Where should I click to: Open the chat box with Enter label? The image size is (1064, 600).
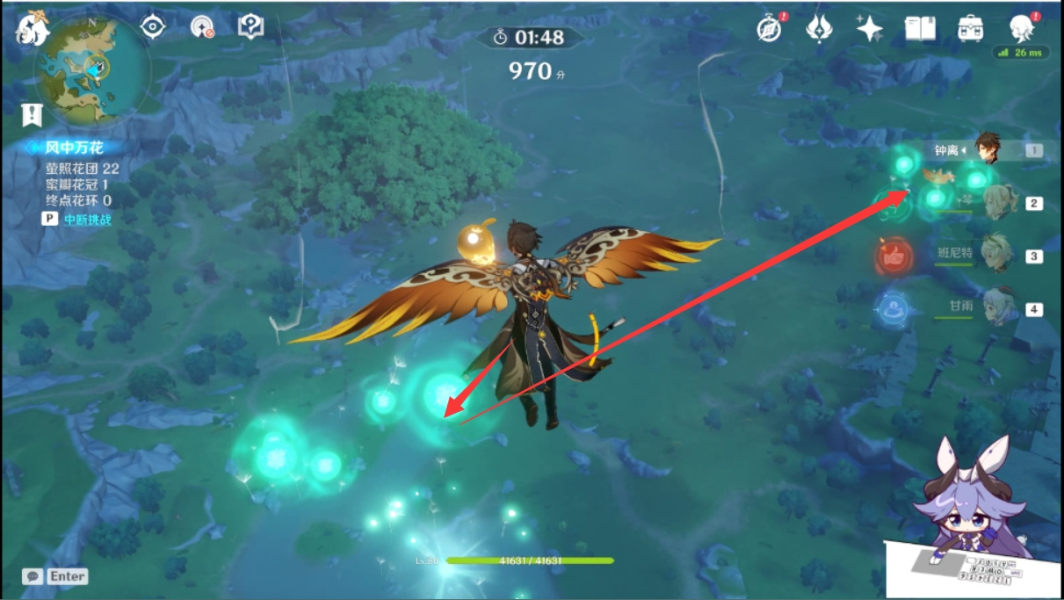click(57, 576)
